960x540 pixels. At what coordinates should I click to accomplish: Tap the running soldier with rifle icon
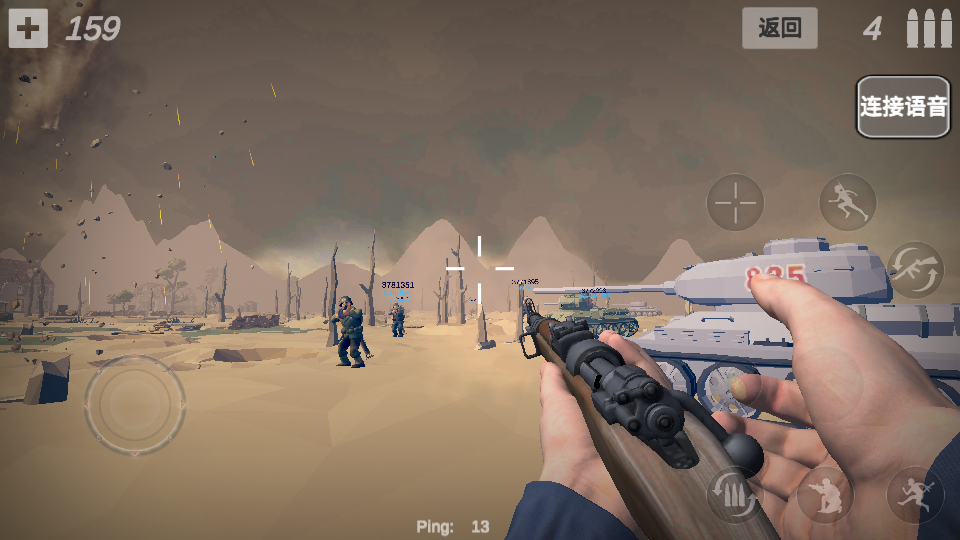(914, 495)
